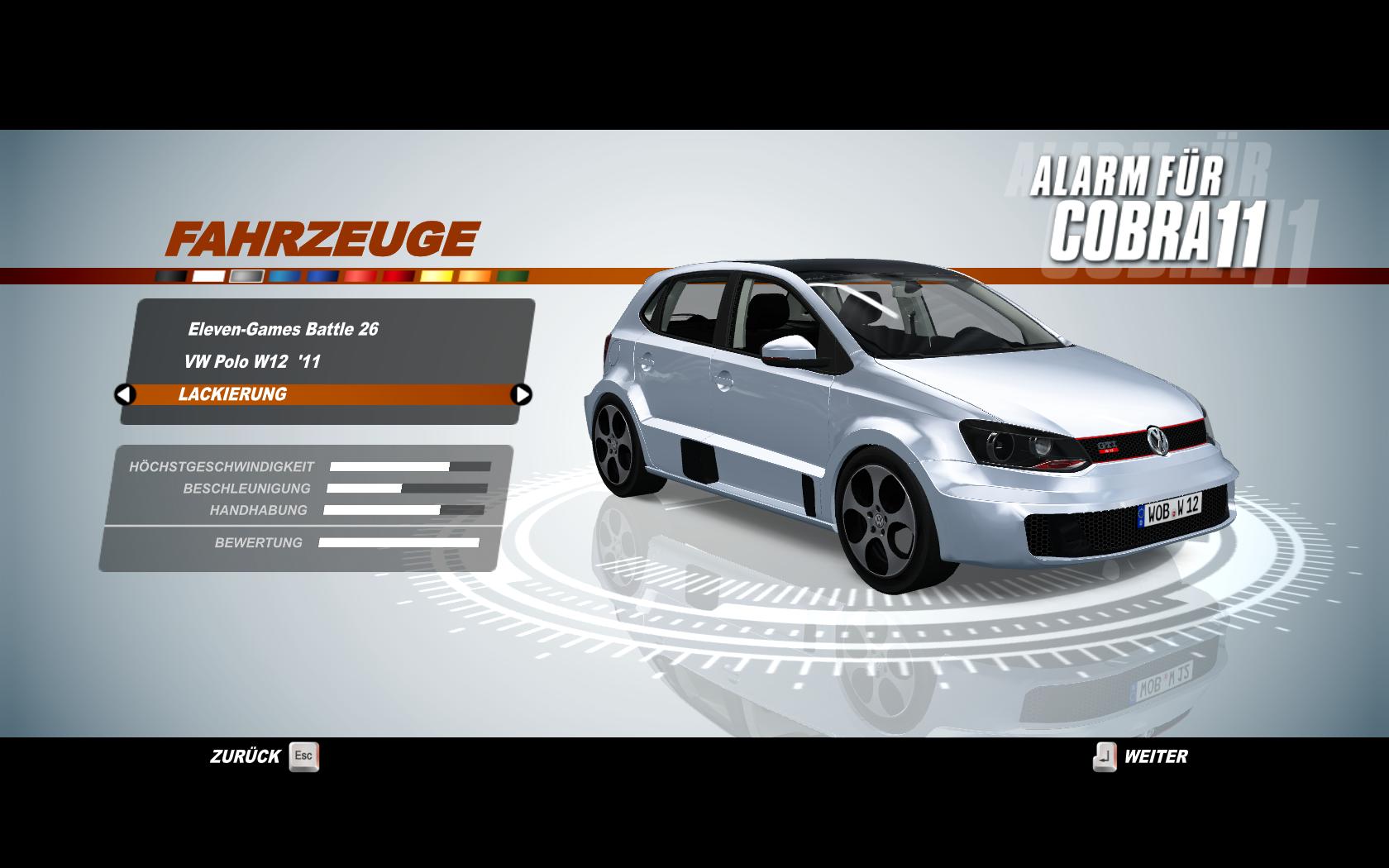
Task: Select the Eleven-Games Battle 26 row
Action: click(283, 329)
